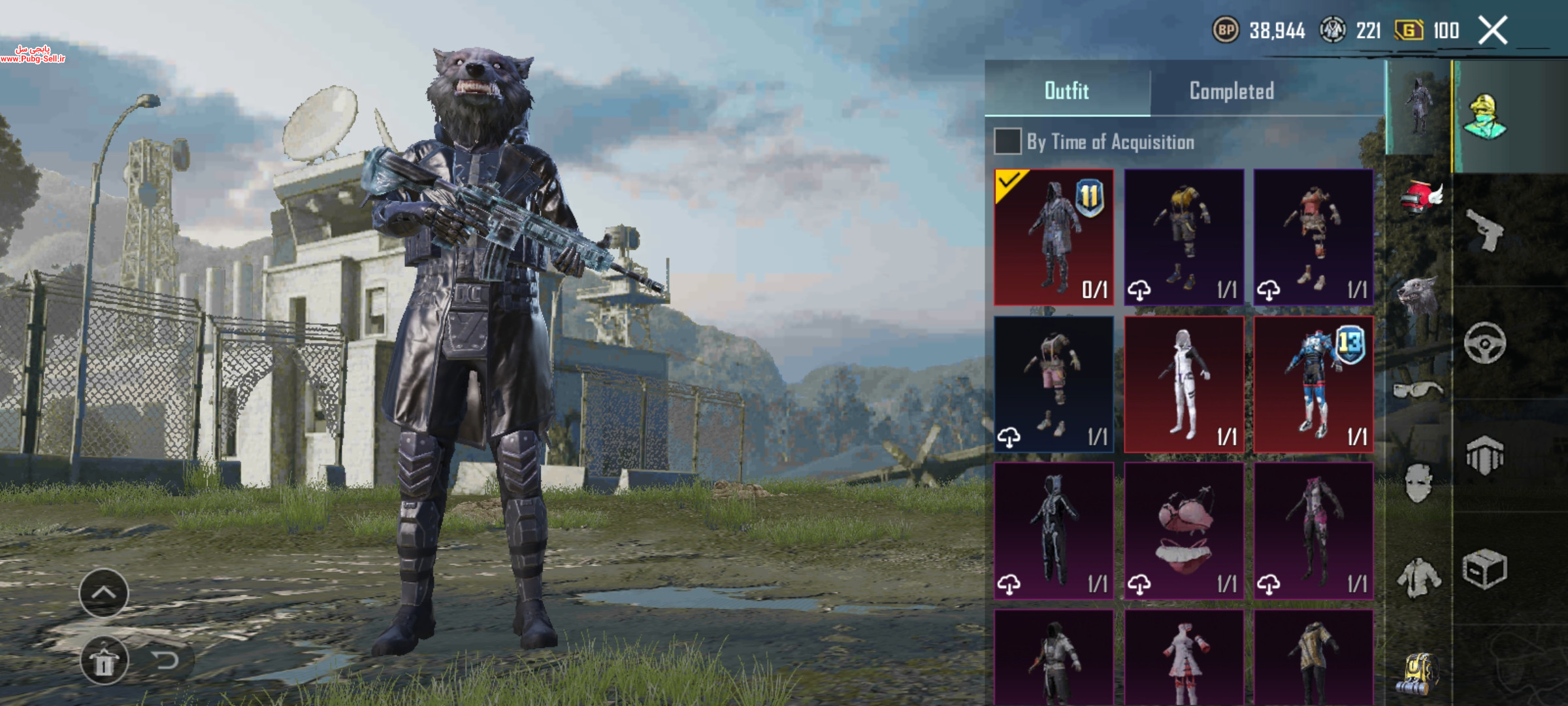Choose the pink bikini outfit
The image size is (1568, 706).
1183,531
